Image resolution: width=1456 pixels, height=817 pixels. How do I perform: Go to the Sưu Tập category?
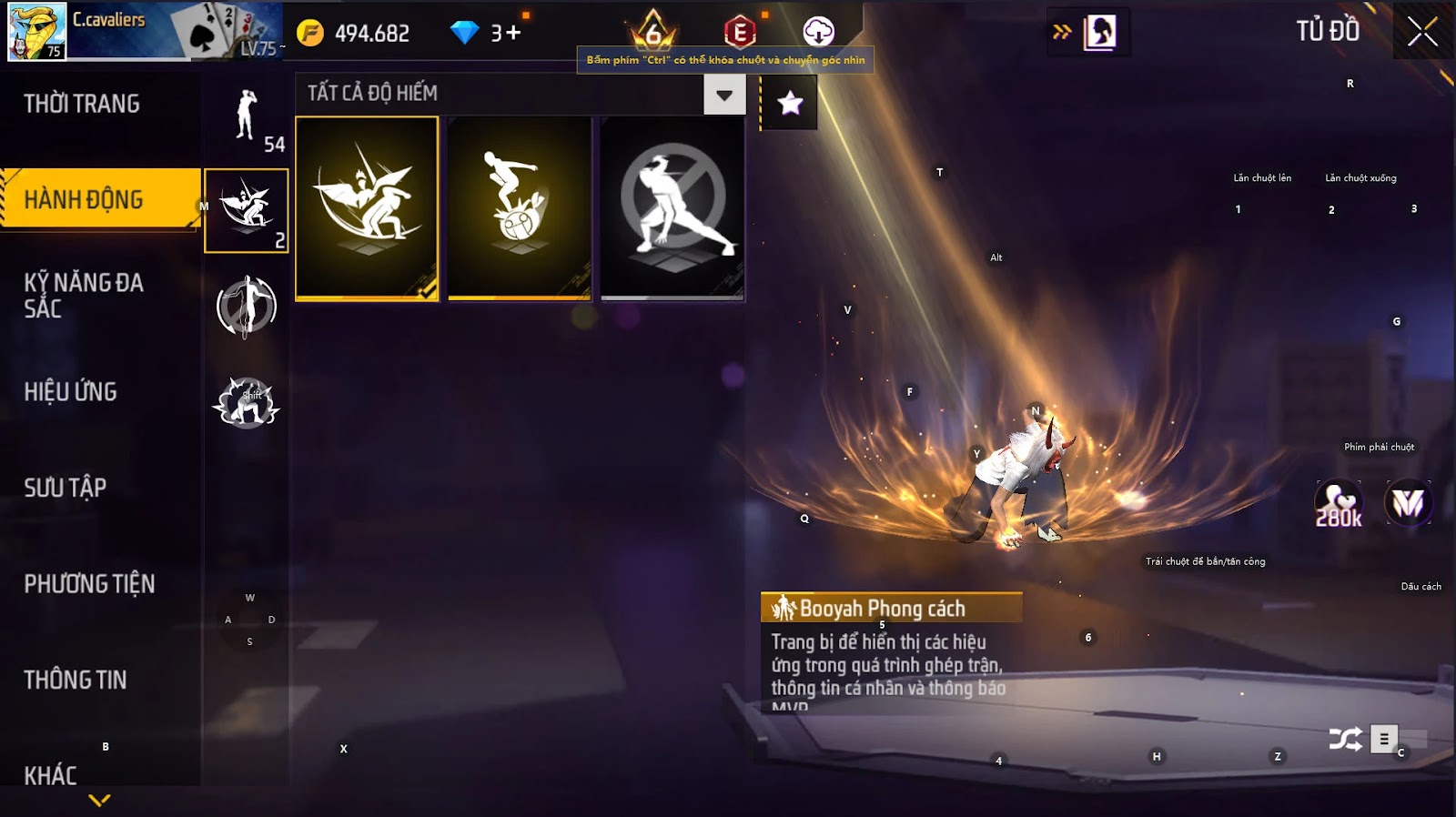(x=66, y=488)
